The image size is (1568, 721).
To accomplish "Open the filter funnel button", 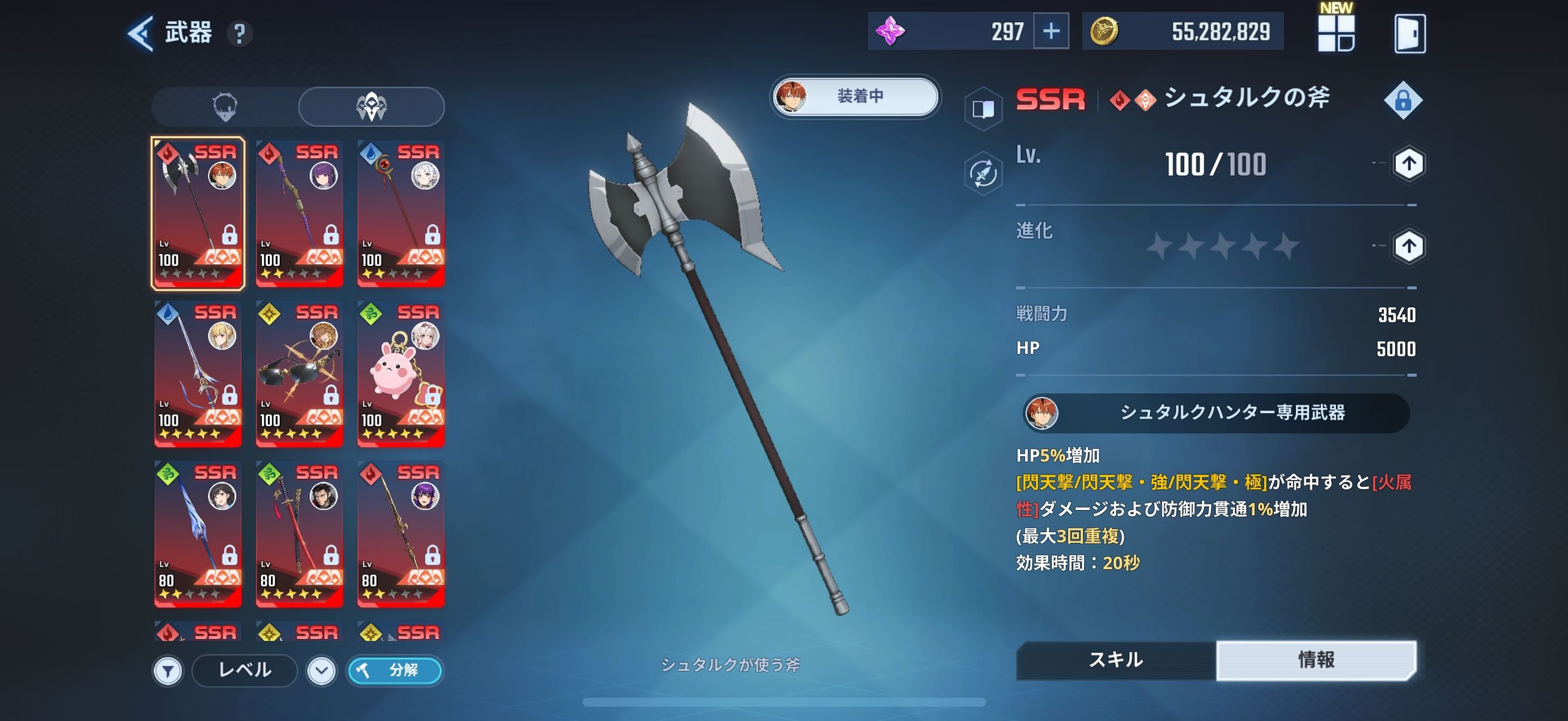I will click(168, 671).
